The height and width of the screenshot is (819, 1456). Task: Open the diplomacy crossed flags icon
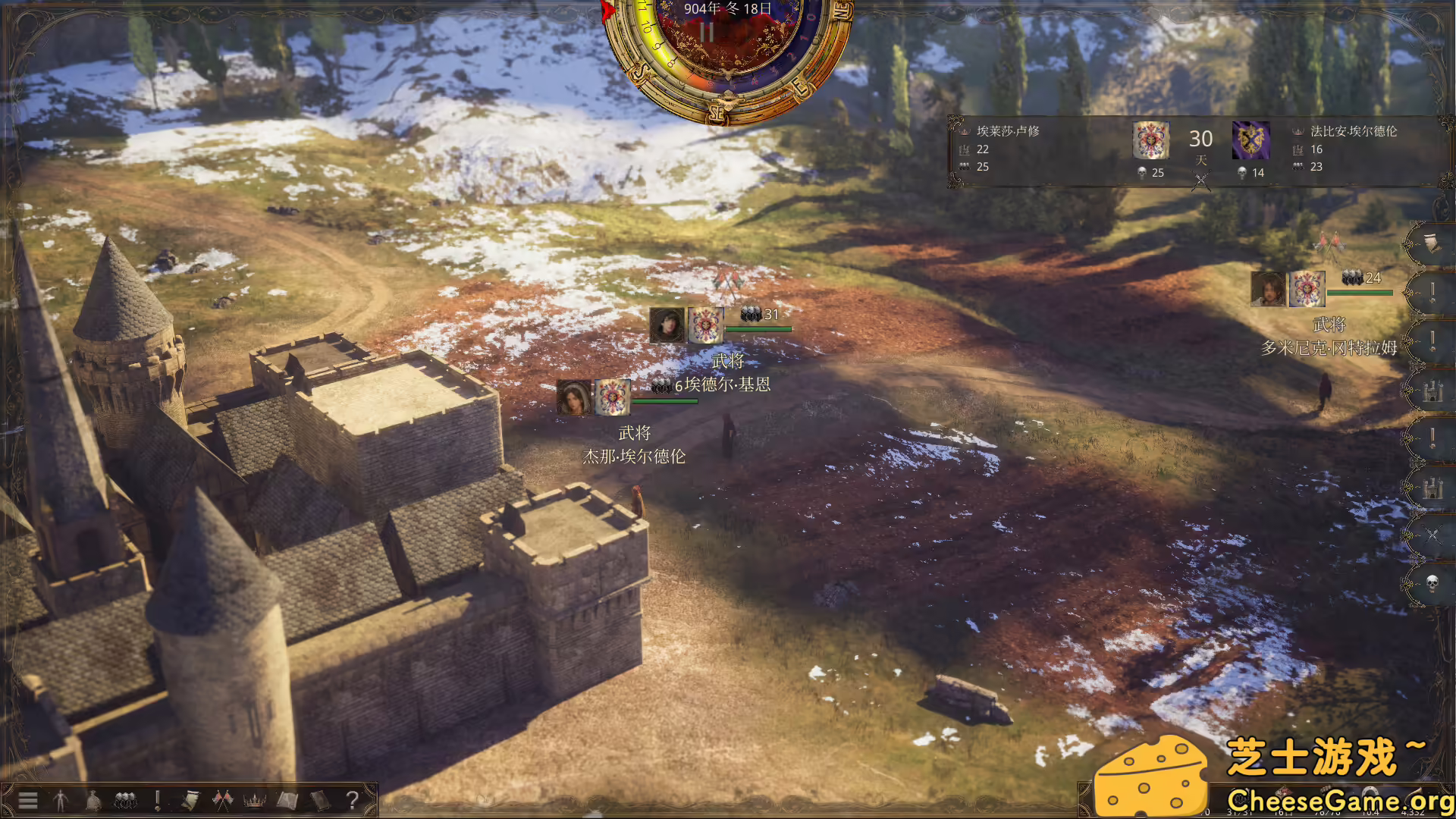(x=222, y=799)
